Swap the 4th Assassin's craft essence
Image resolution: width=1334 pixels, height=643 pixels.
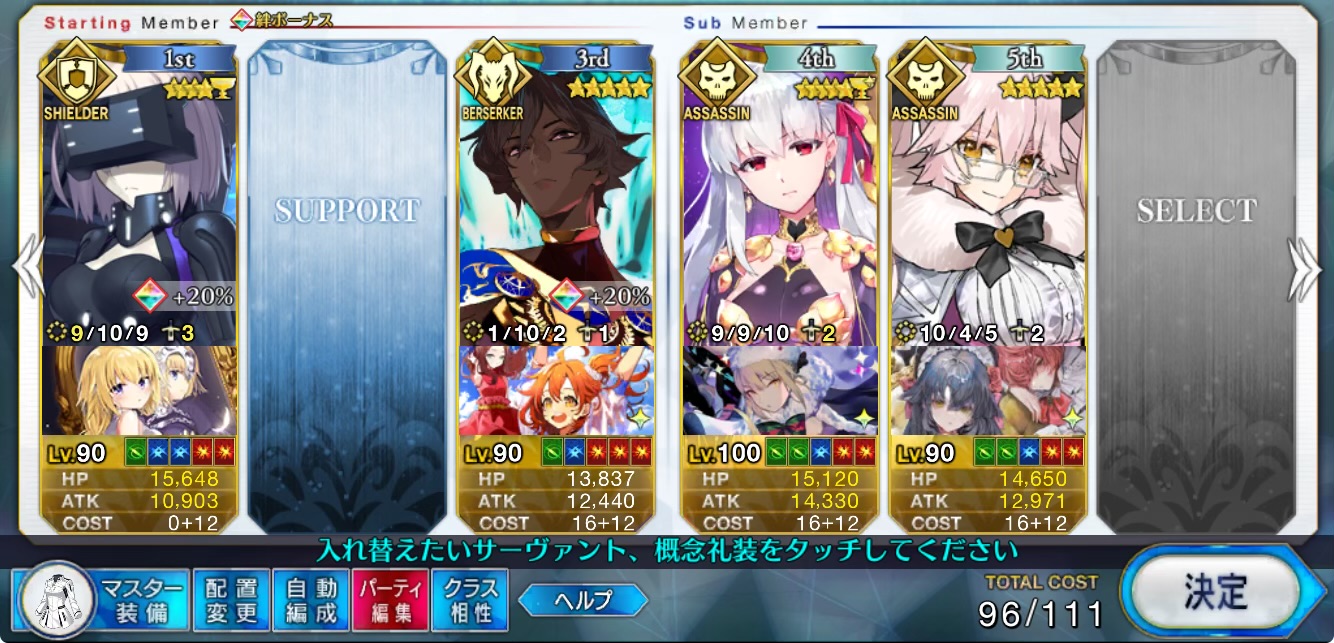pyautogui.click(x=779, y=390)
